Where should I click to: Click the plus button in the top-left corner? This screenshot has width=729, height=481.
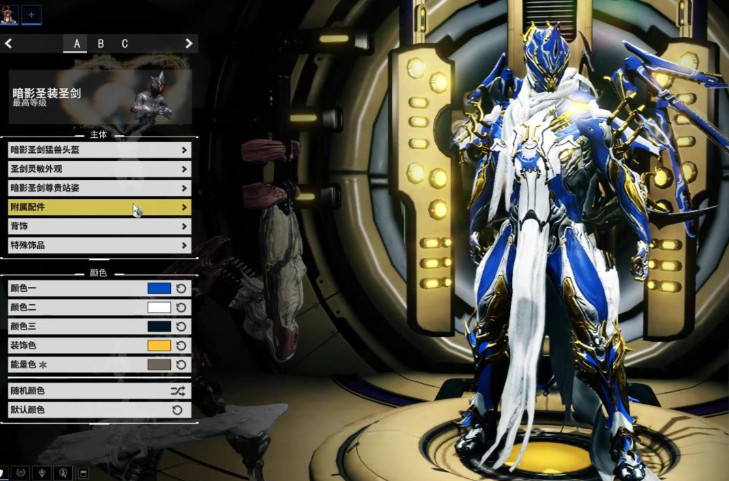31,14
